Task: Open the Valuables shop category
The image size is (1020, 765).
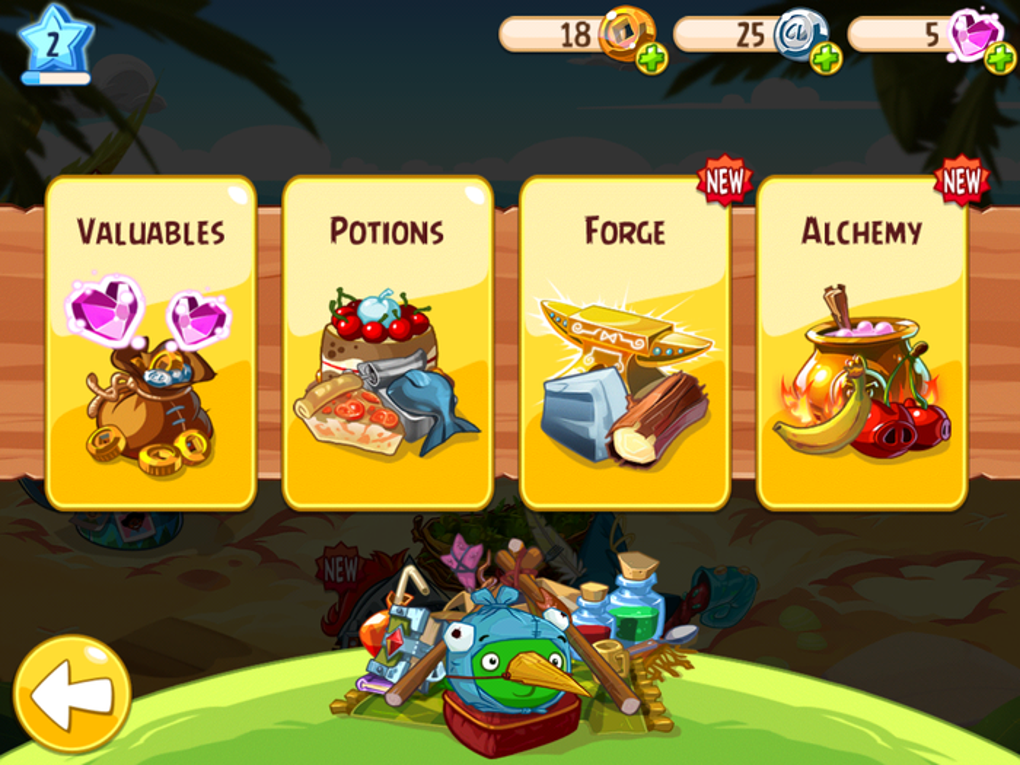Action: 151,342
